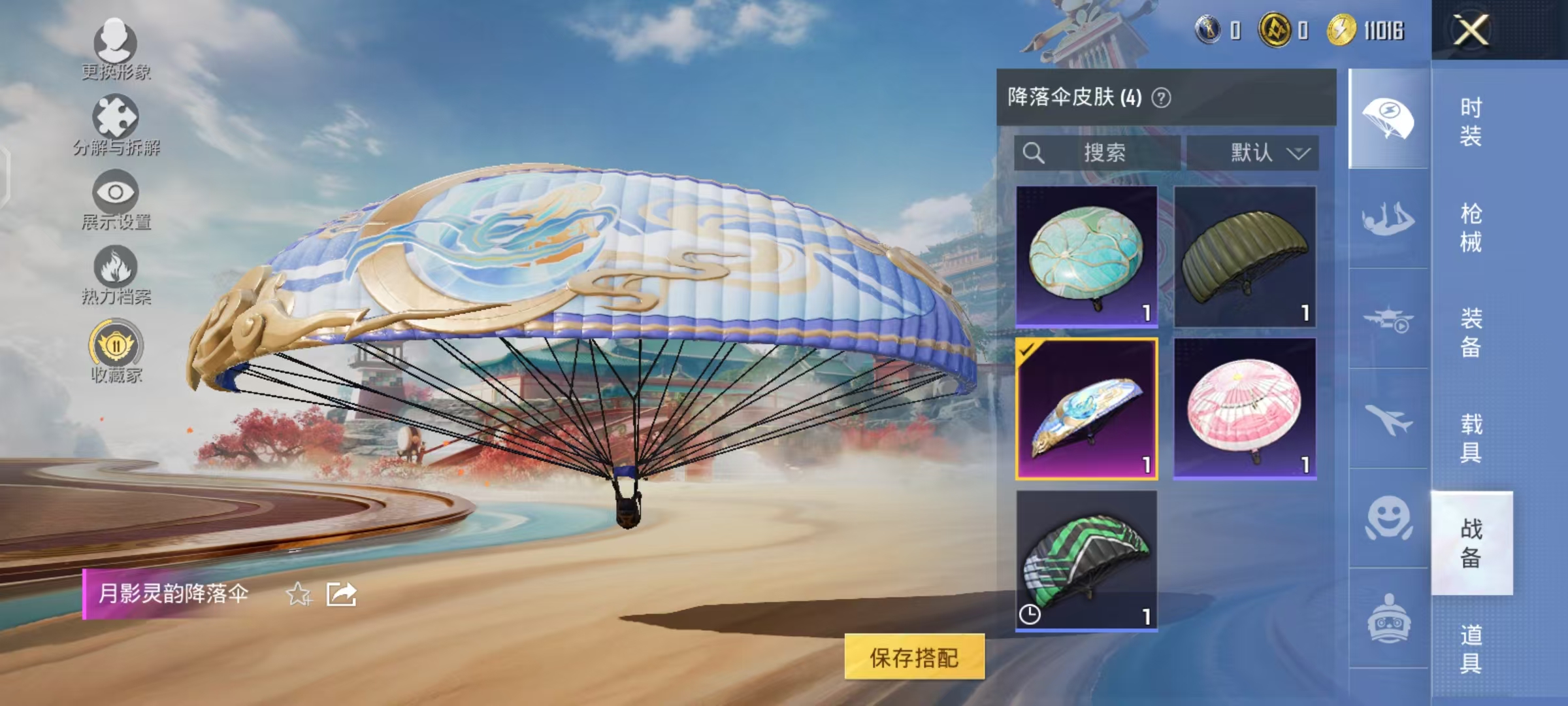The height and width of the screenshot is (706, 1568).
Task: Switch to the 时装 tab
Action: tap(1471, 121)
